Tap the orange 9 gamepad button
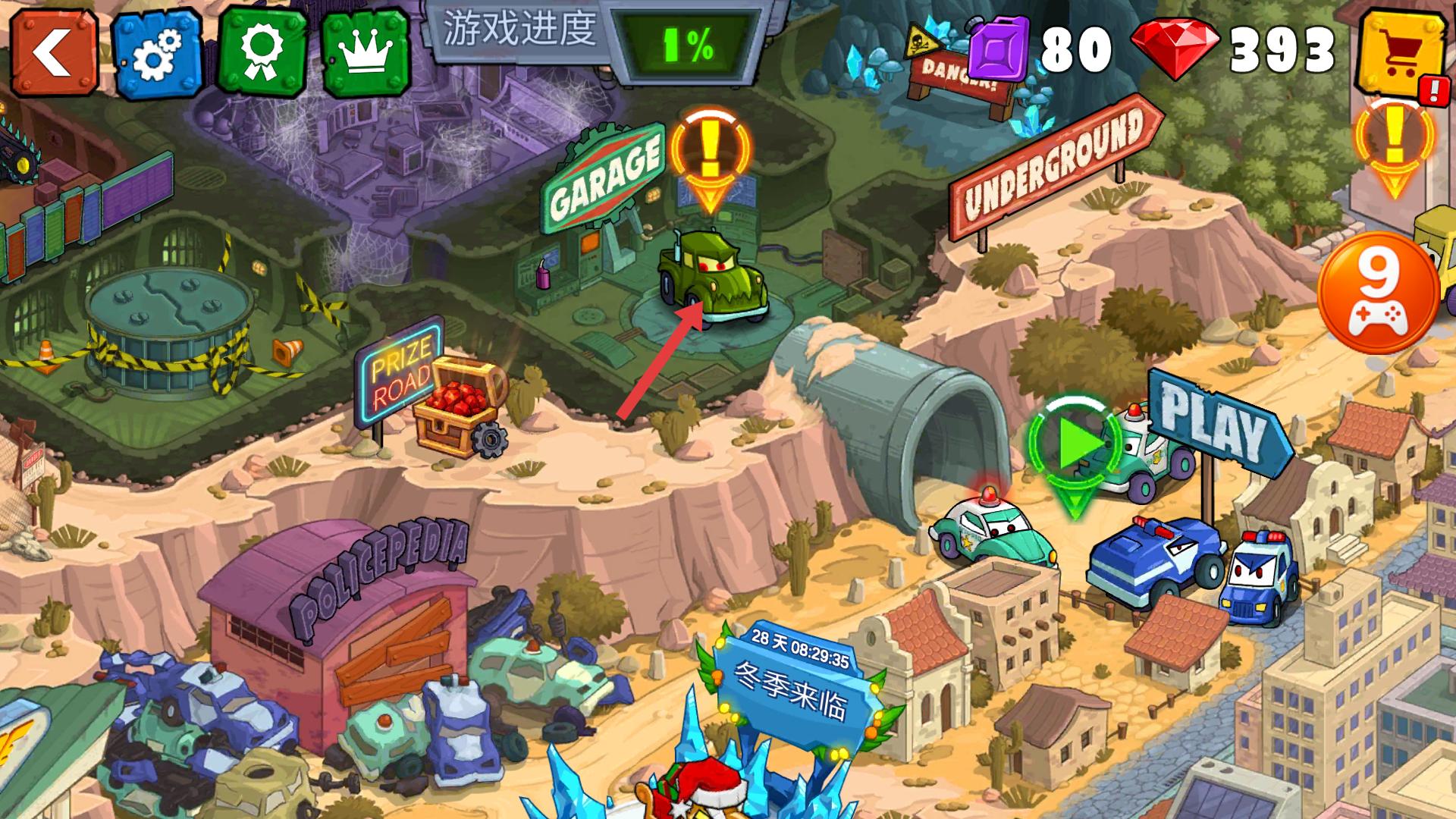 [x=1379, y=293]
